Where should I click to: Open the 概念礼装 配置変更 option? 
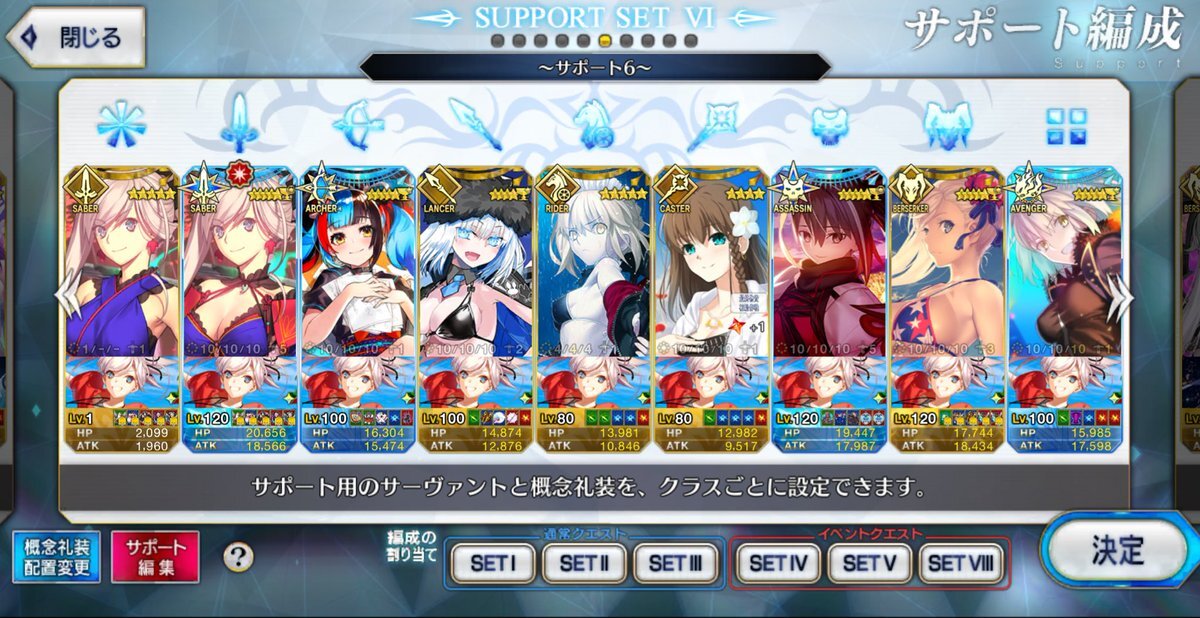(x=56, y=557)
